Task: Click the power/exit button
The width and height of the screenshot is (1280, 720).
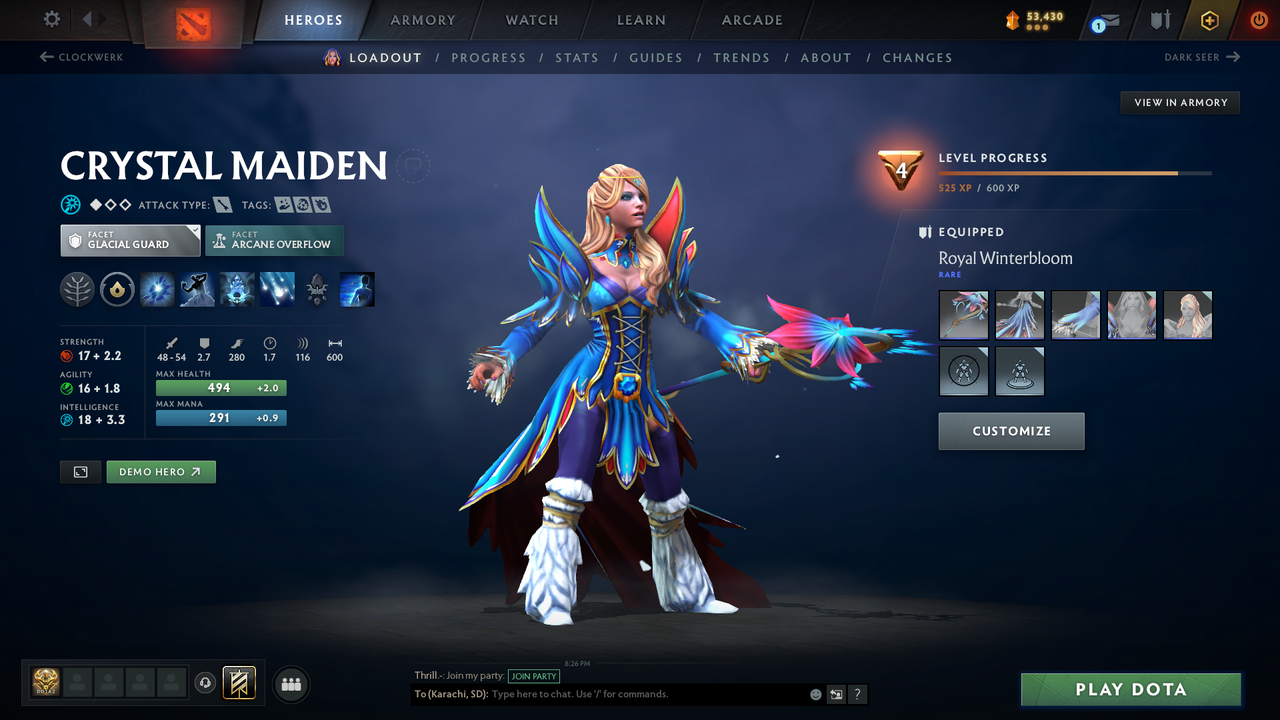Action: click(1258, 19)
